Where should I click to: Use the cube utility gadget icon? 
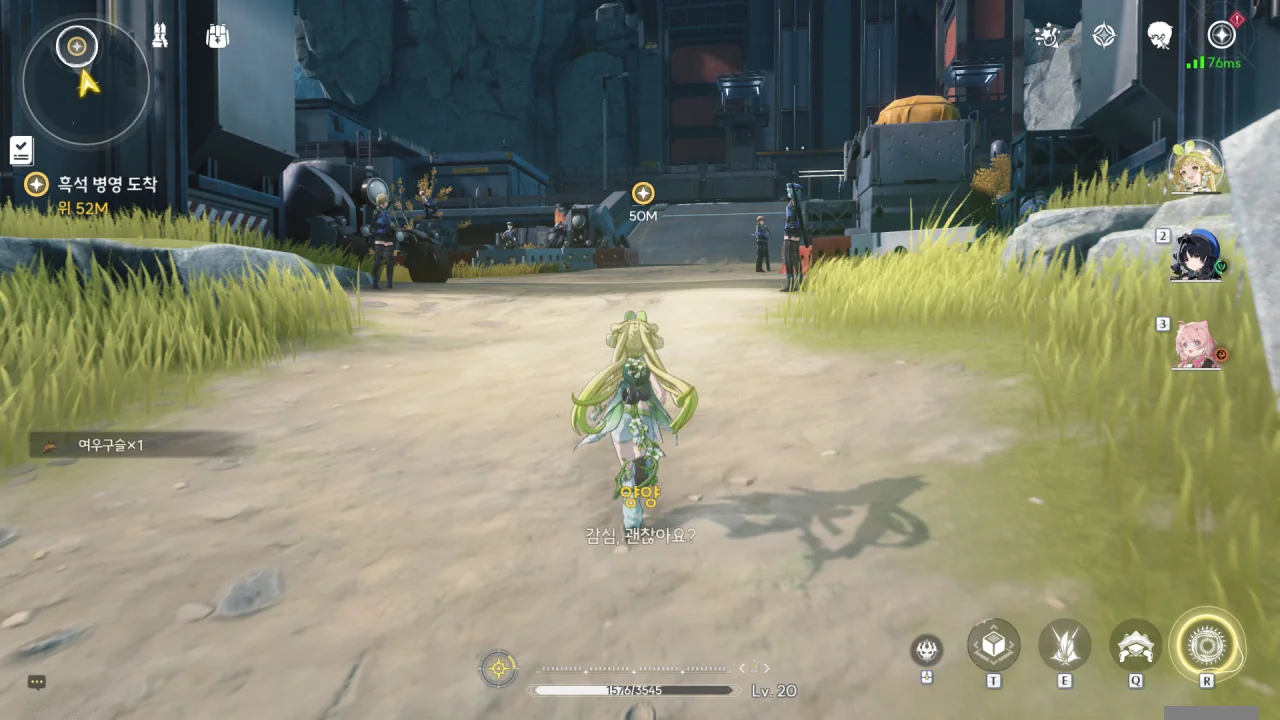(x=993, y=645)
